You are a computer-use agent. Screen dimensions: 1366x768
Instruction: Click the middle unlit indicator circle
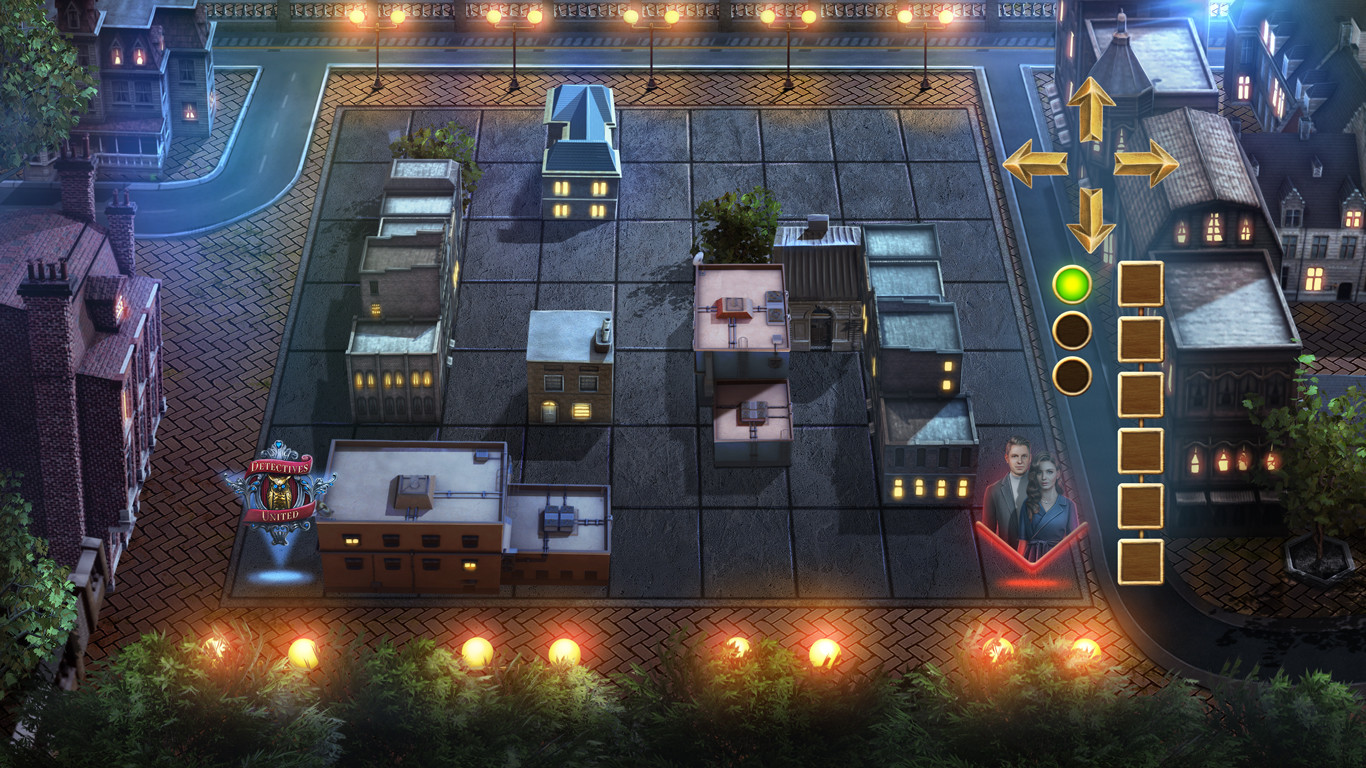[1074, 330]
